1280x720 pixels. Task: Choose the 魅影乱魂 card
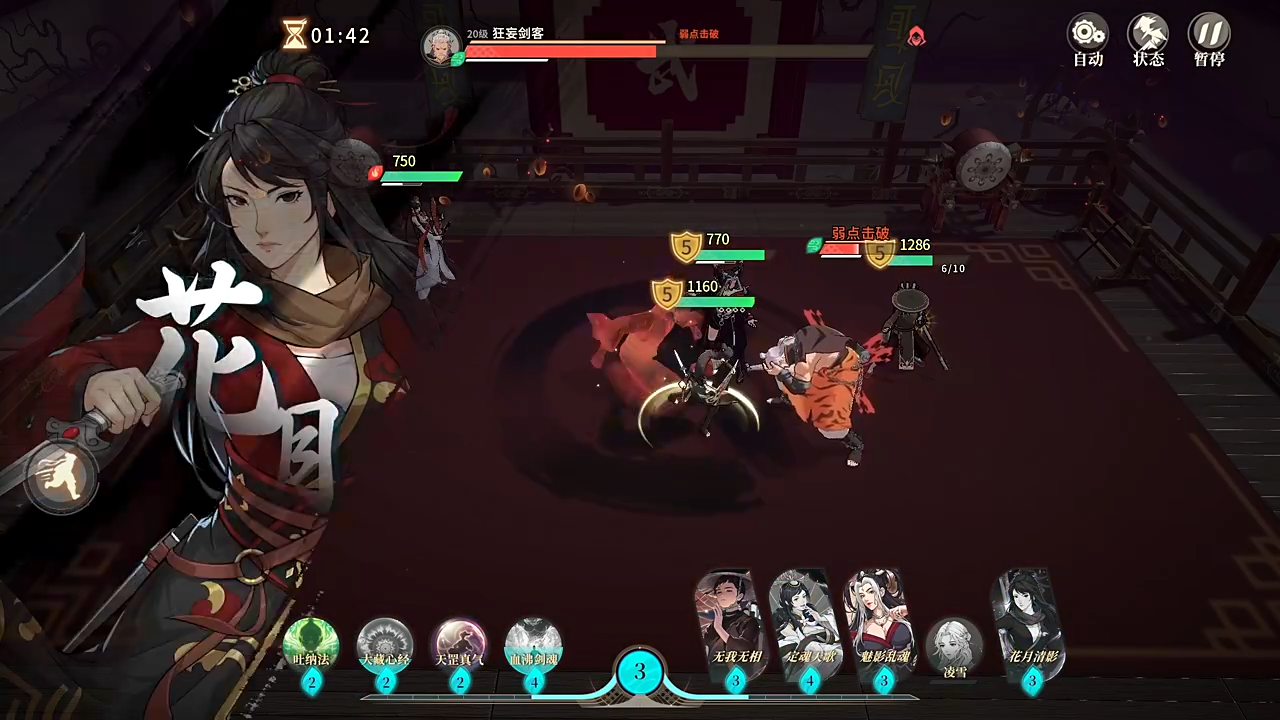point(882,622)
